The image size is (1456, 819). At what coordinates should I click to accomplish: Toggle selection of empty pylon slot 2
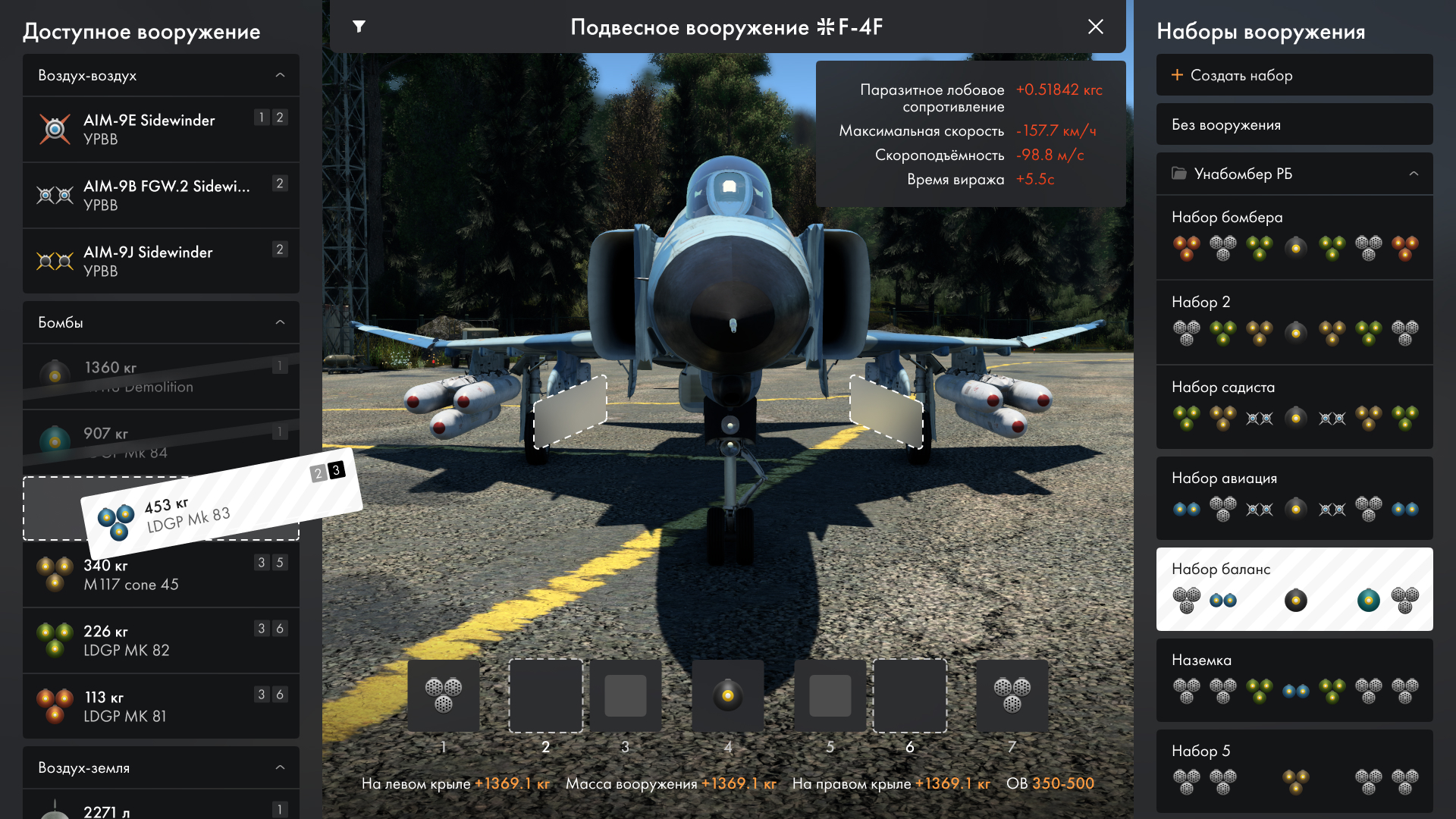(545, 695)
